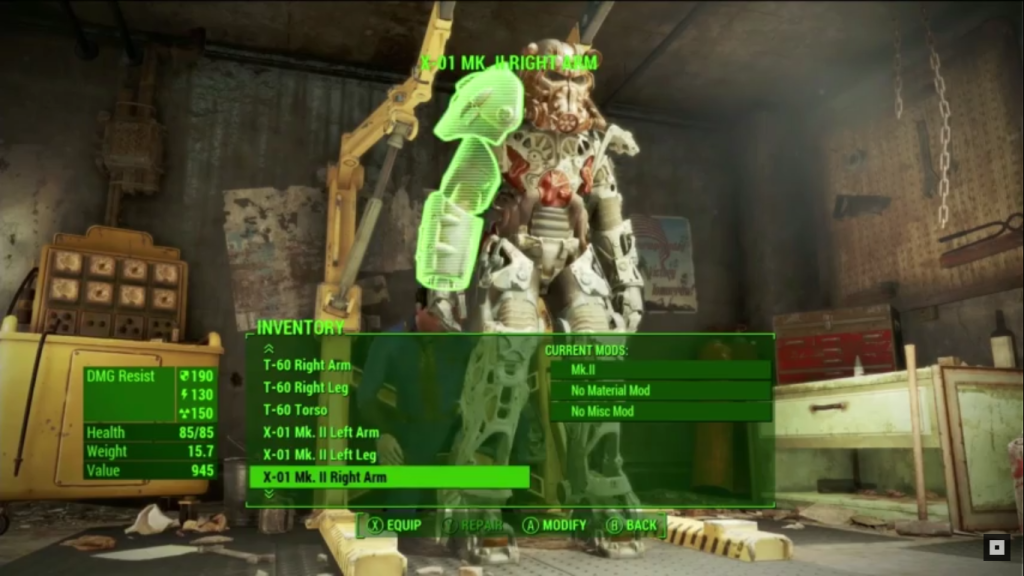Go back with the Back button

631,525
